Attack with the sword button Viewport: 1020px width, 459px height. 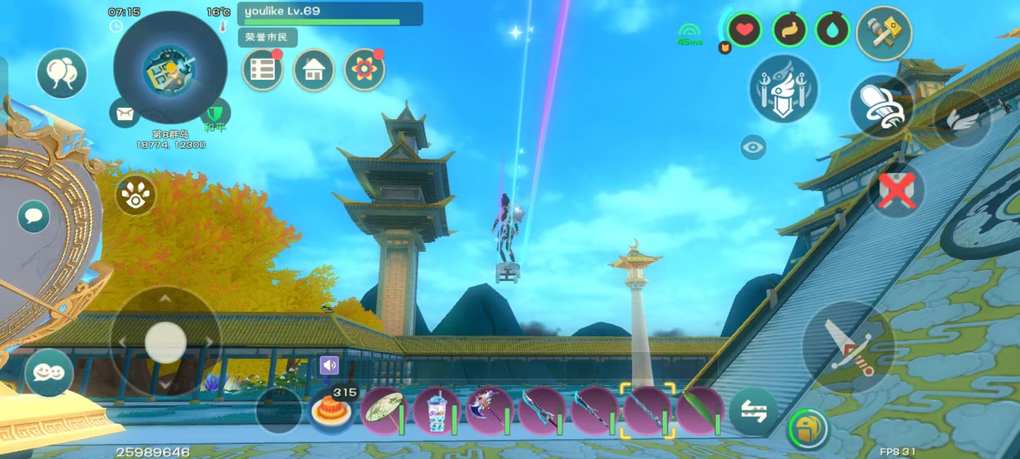tap(848, 346)
